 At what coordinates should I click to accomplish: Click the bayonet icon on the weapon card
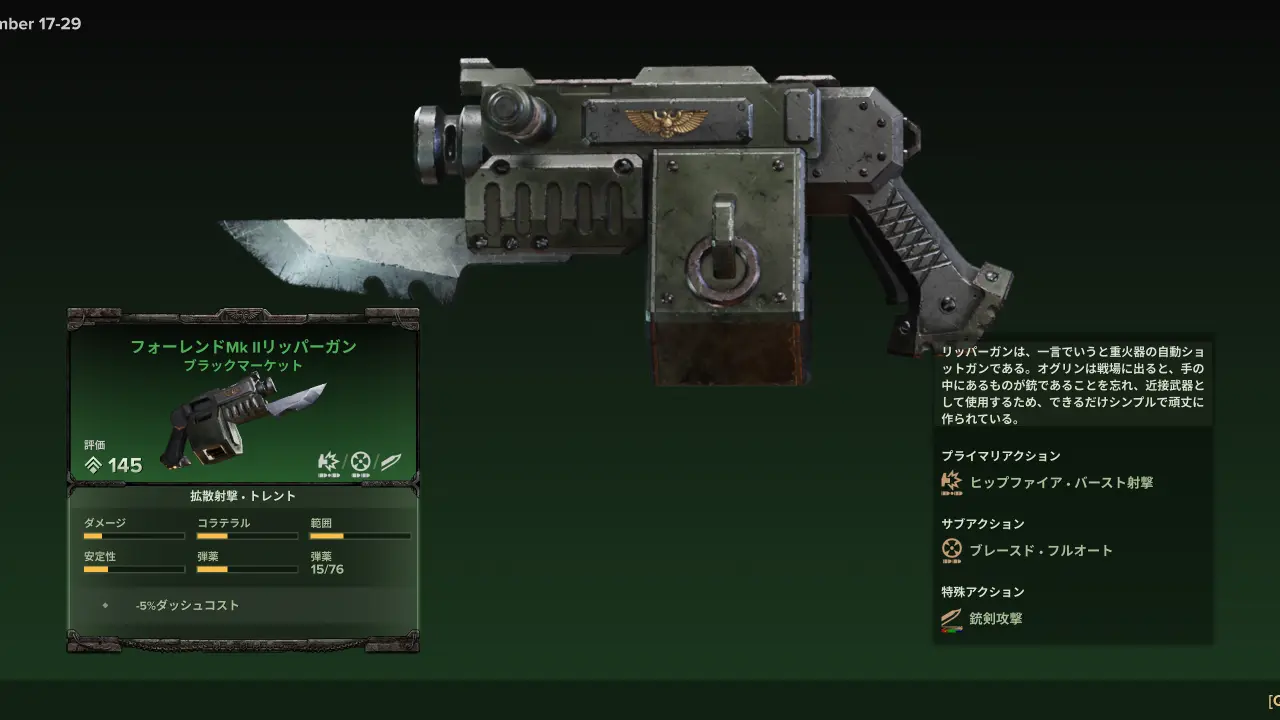click(391, 462)
